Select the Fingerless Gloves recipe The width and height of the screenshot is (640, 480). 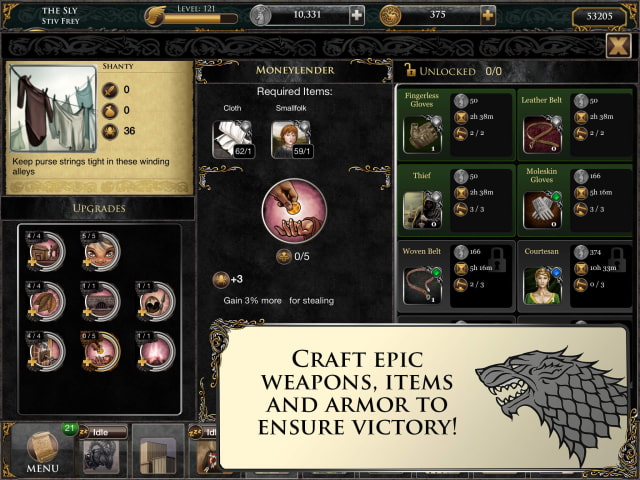pos(456,122)
